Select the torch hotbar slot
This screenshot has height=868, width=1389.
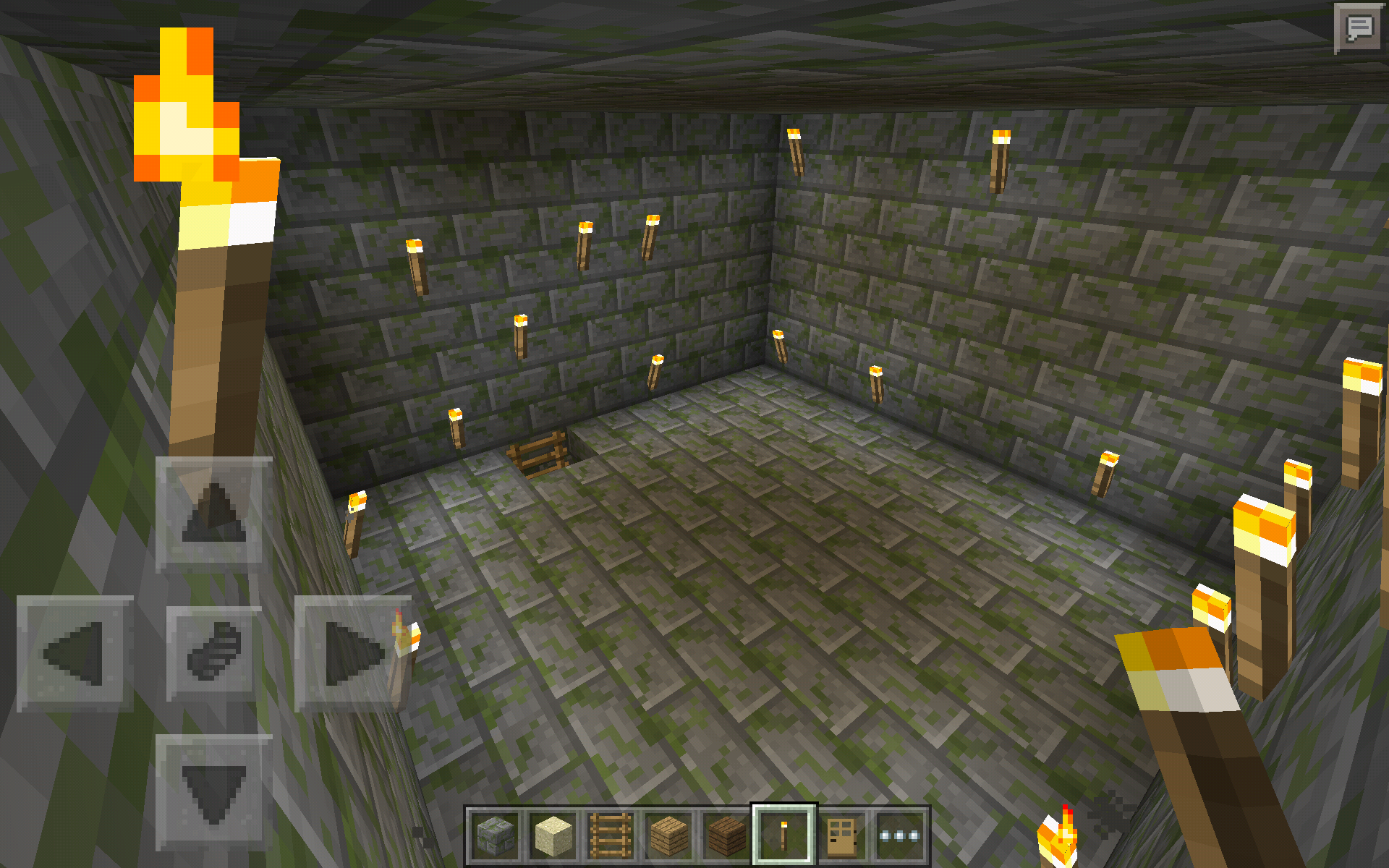[783, 835]
